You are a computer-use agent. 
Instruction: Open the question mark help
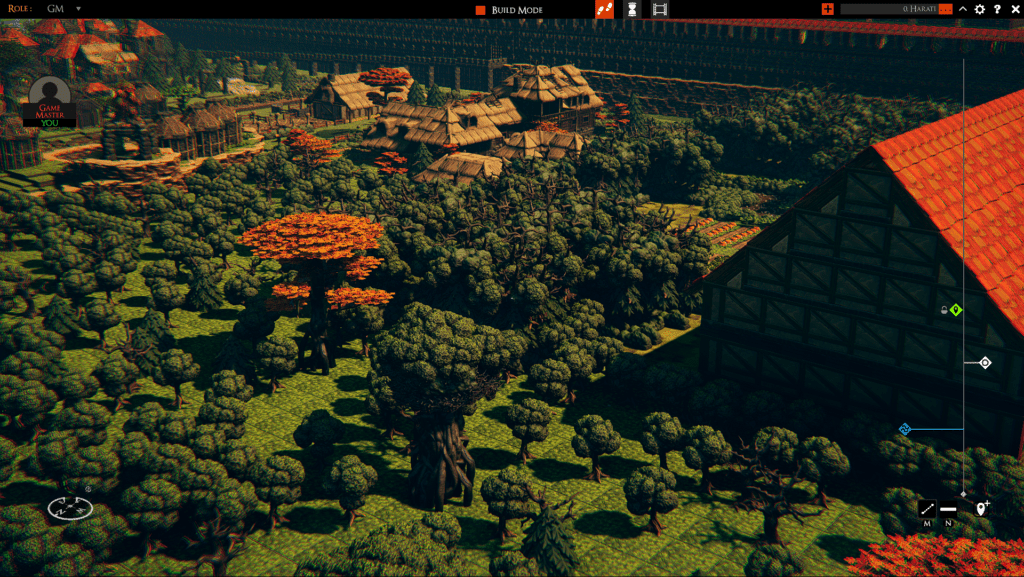pos(997,9)
